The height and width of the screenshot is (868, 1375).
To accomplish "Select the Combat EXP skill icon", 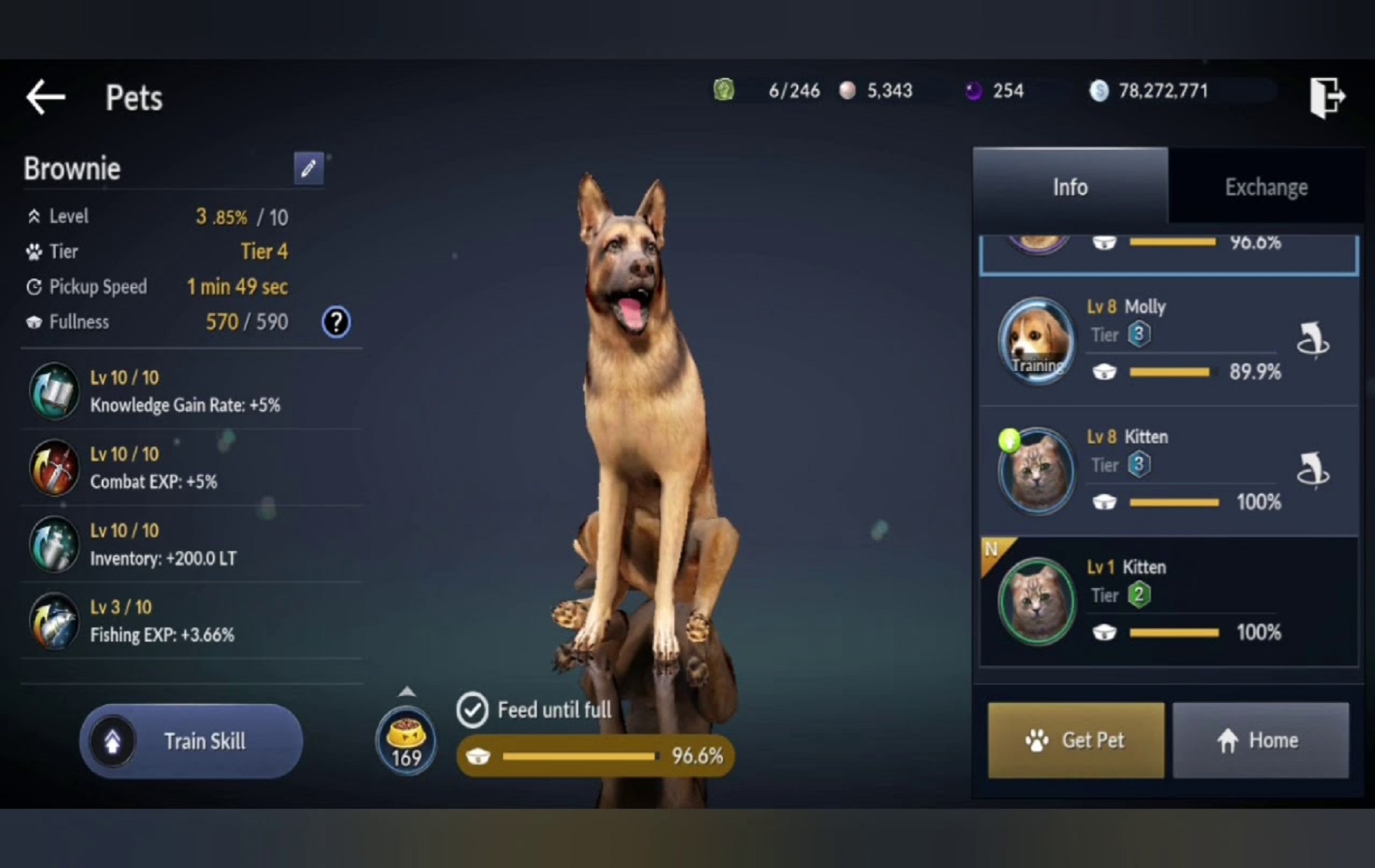I will click(54, 467).
